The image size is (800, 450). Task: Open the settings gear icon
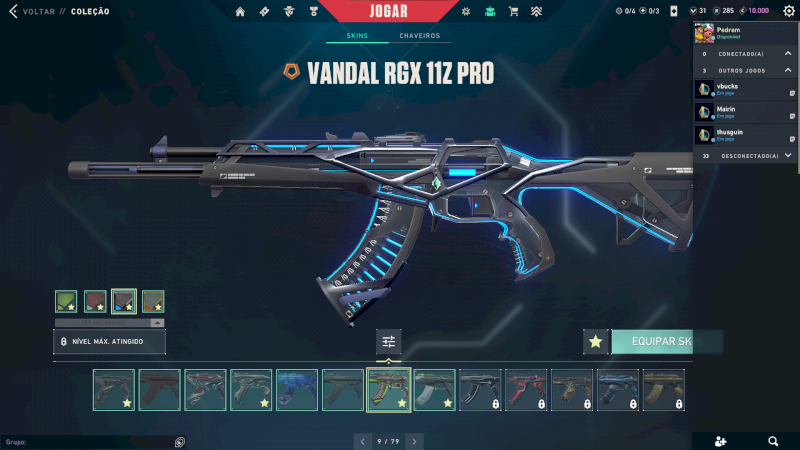tap(788, 11)
